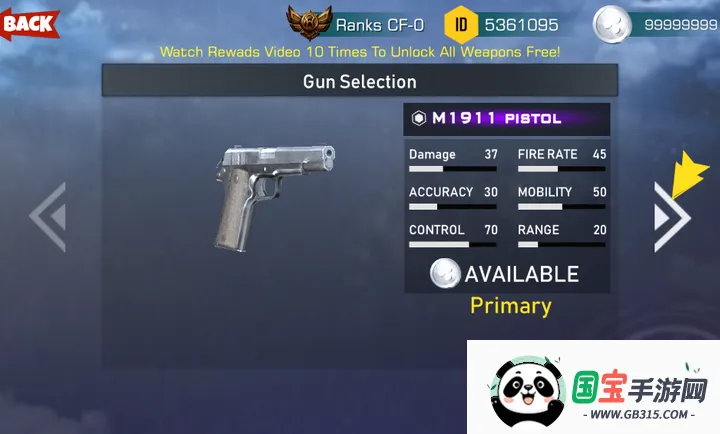
Task: Tap the silver coin currency icon
Action: pos(611,24)
